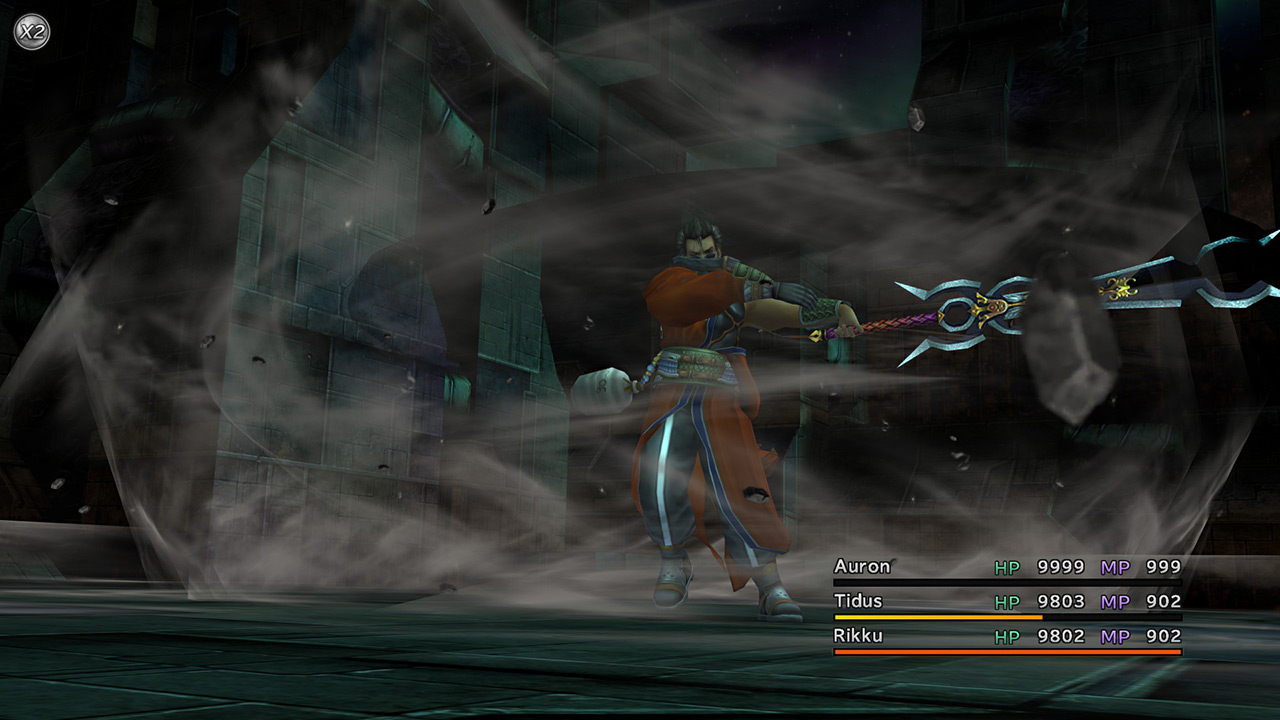The image size is (1280, 720).
Task: Choose Tidus from the party list
Action: coord(858,601)
